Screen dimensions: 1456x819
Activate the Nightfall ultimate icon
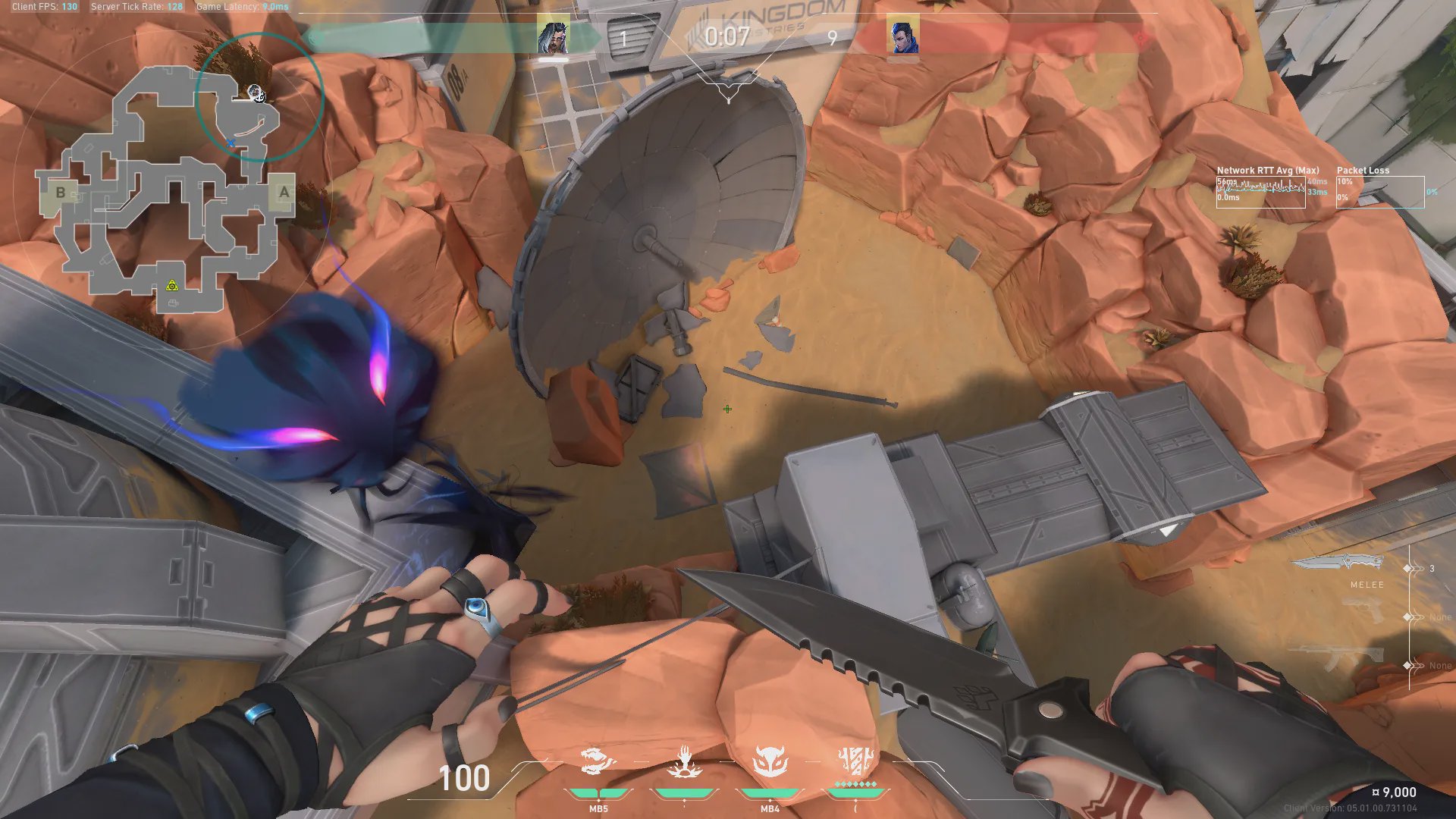855,761
